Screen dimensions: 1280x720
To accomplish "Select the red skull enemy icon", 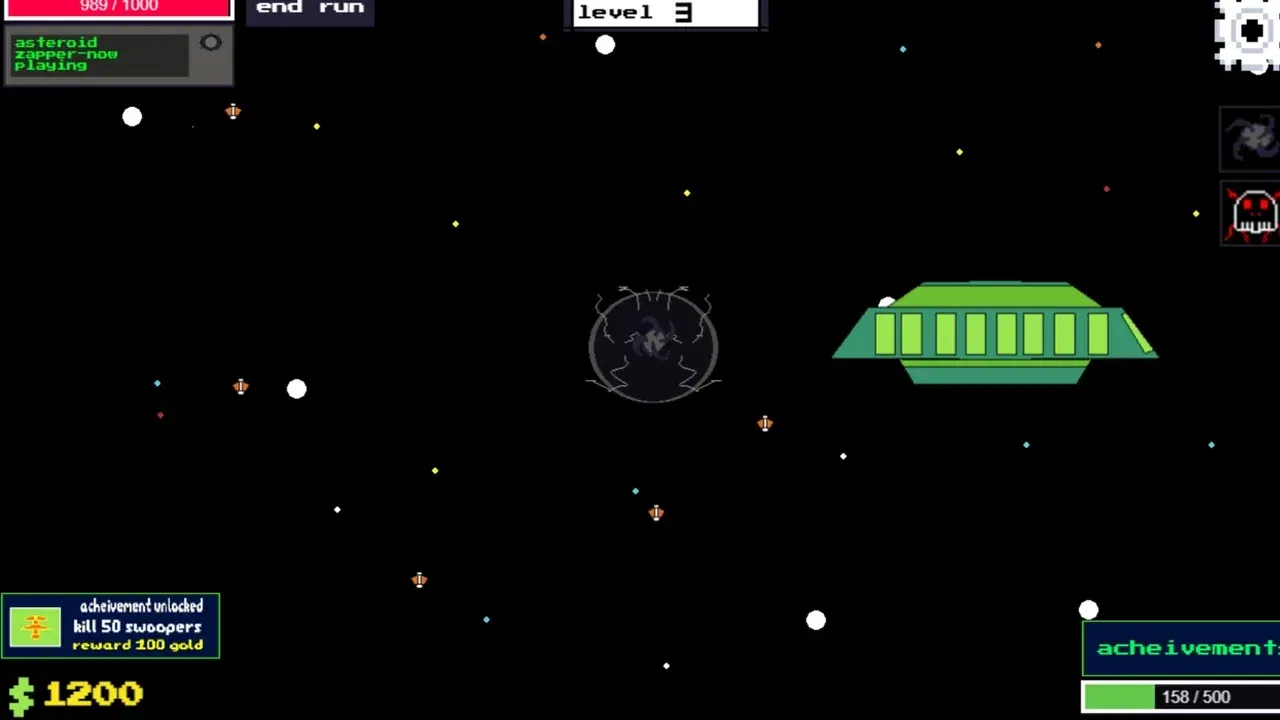I will tap(1251, 212).
